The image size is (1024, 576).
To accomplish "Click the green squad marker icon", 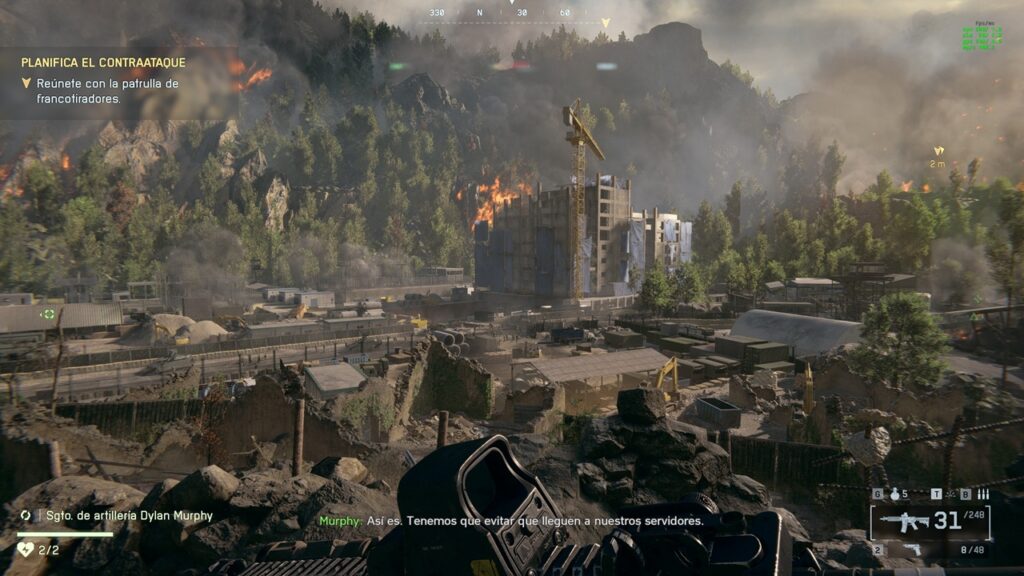I will coord(48,313).
